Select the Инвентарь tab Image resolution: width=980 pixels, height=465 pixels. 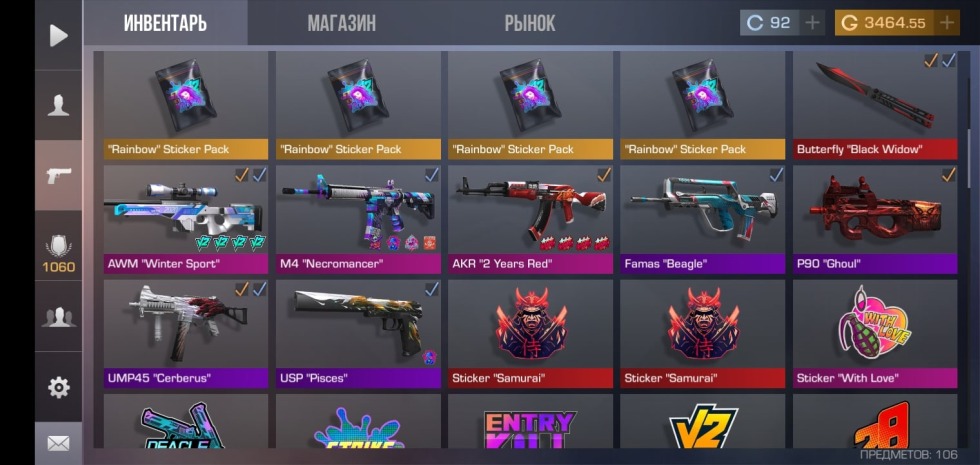(x=165, y=23)
